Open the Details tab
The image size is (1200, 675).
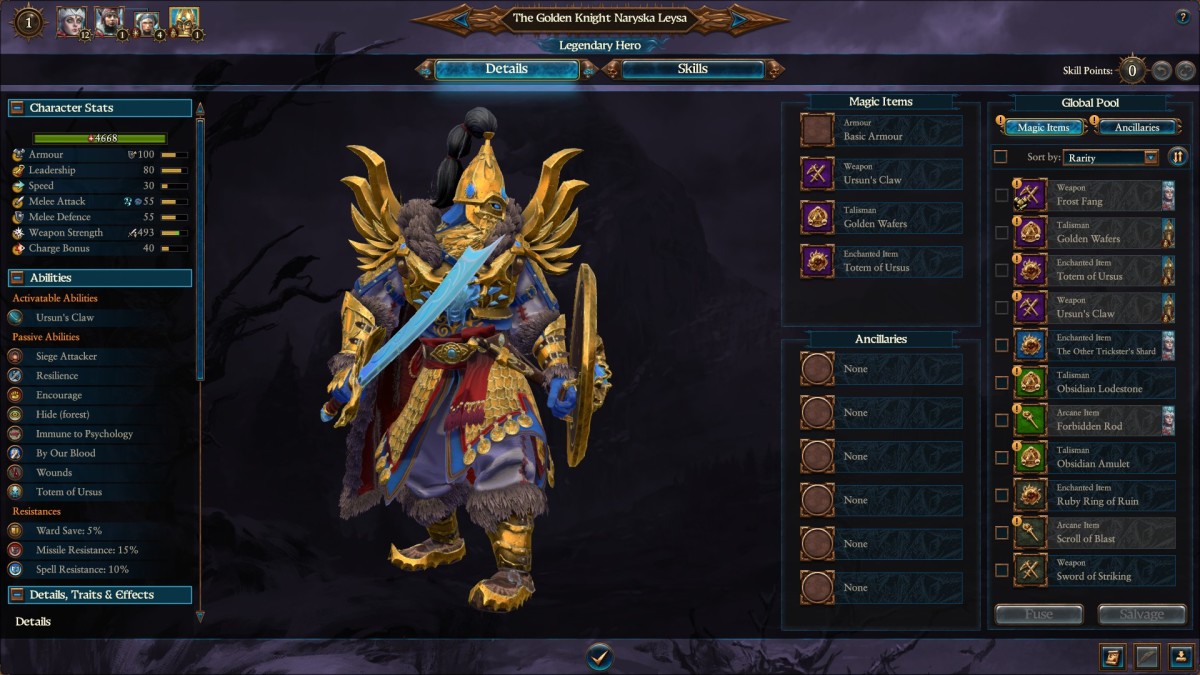(506, 69)
